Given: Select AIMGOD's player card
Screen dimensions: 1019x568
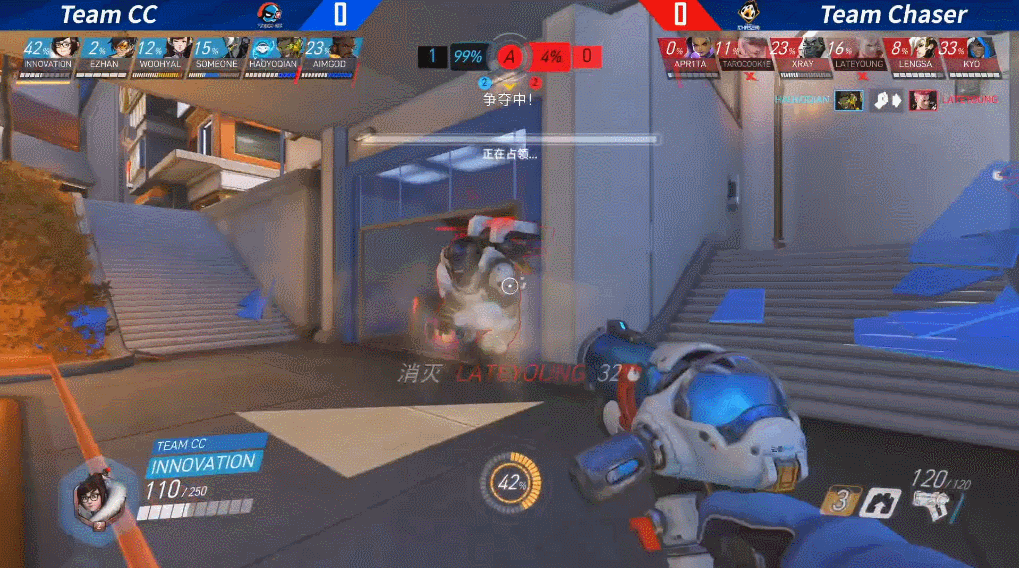Looking at the screenshot, I should (x=329, y=52).
